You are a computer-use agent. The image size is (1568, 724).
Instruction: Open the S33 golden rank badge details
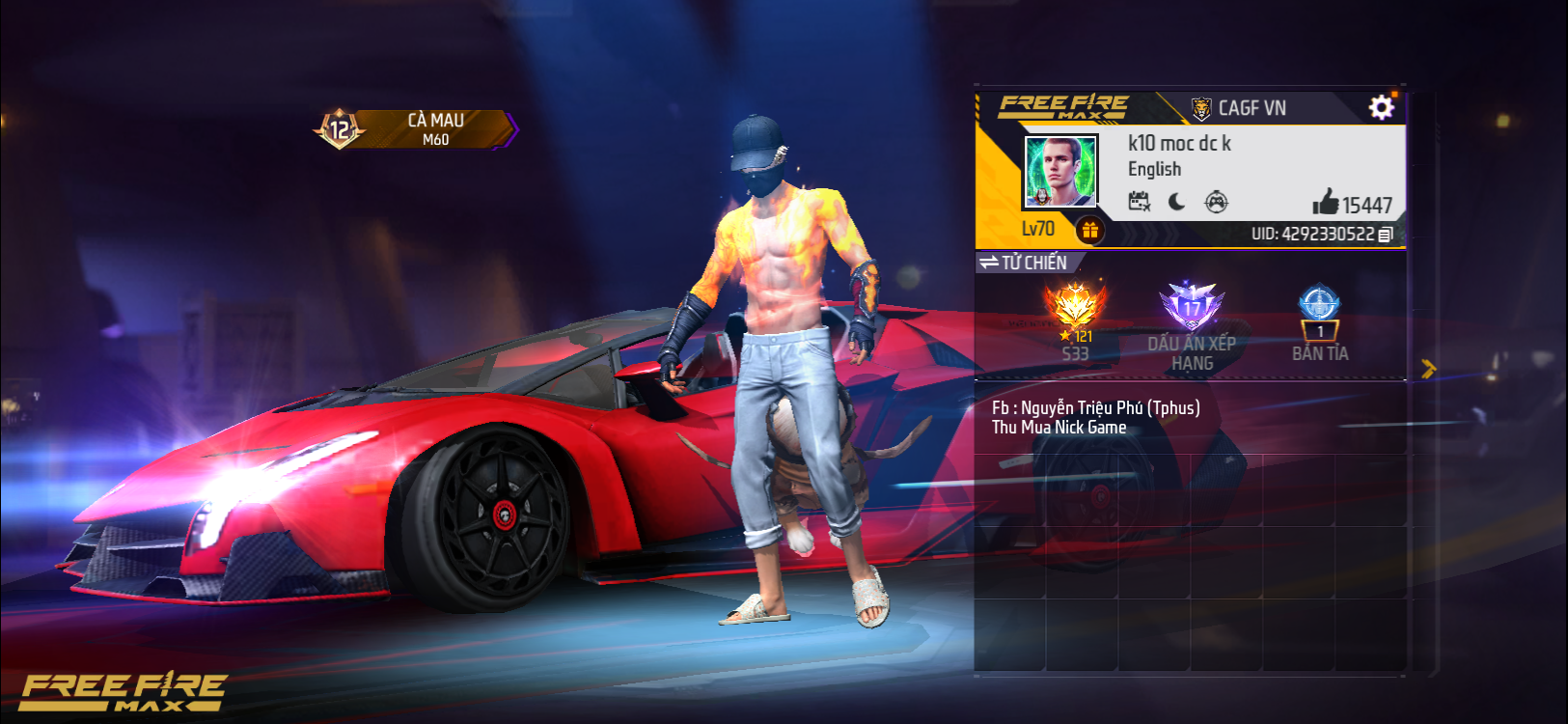point(1078,304)
